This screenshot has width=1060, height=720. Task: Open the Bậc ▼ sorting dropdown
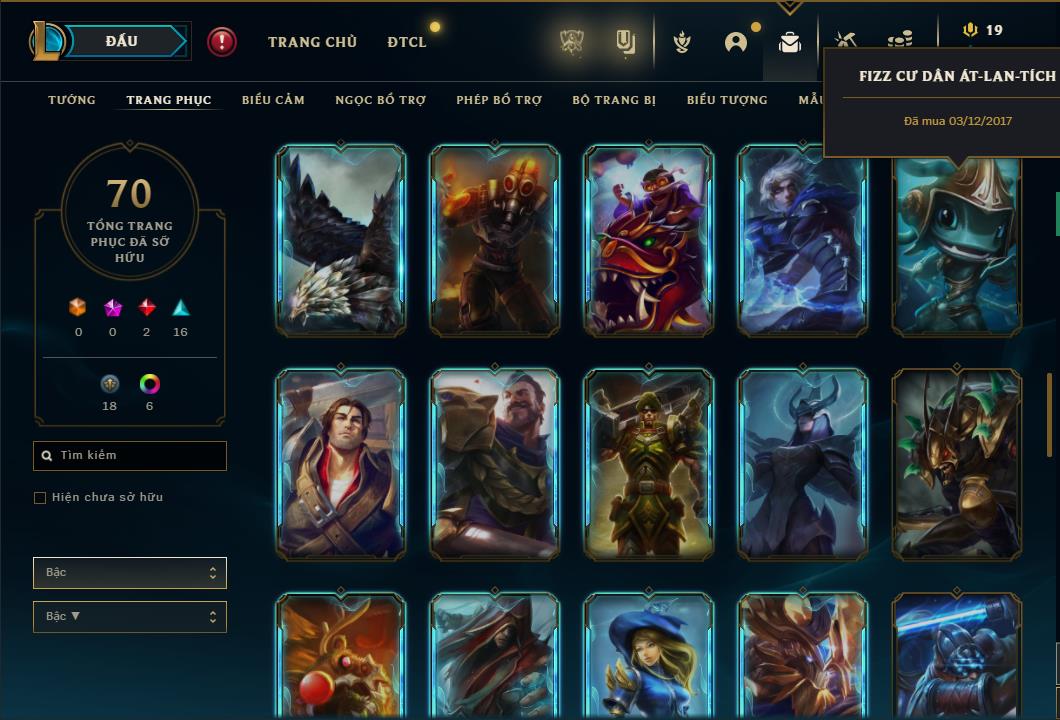(x=130, y=617)
